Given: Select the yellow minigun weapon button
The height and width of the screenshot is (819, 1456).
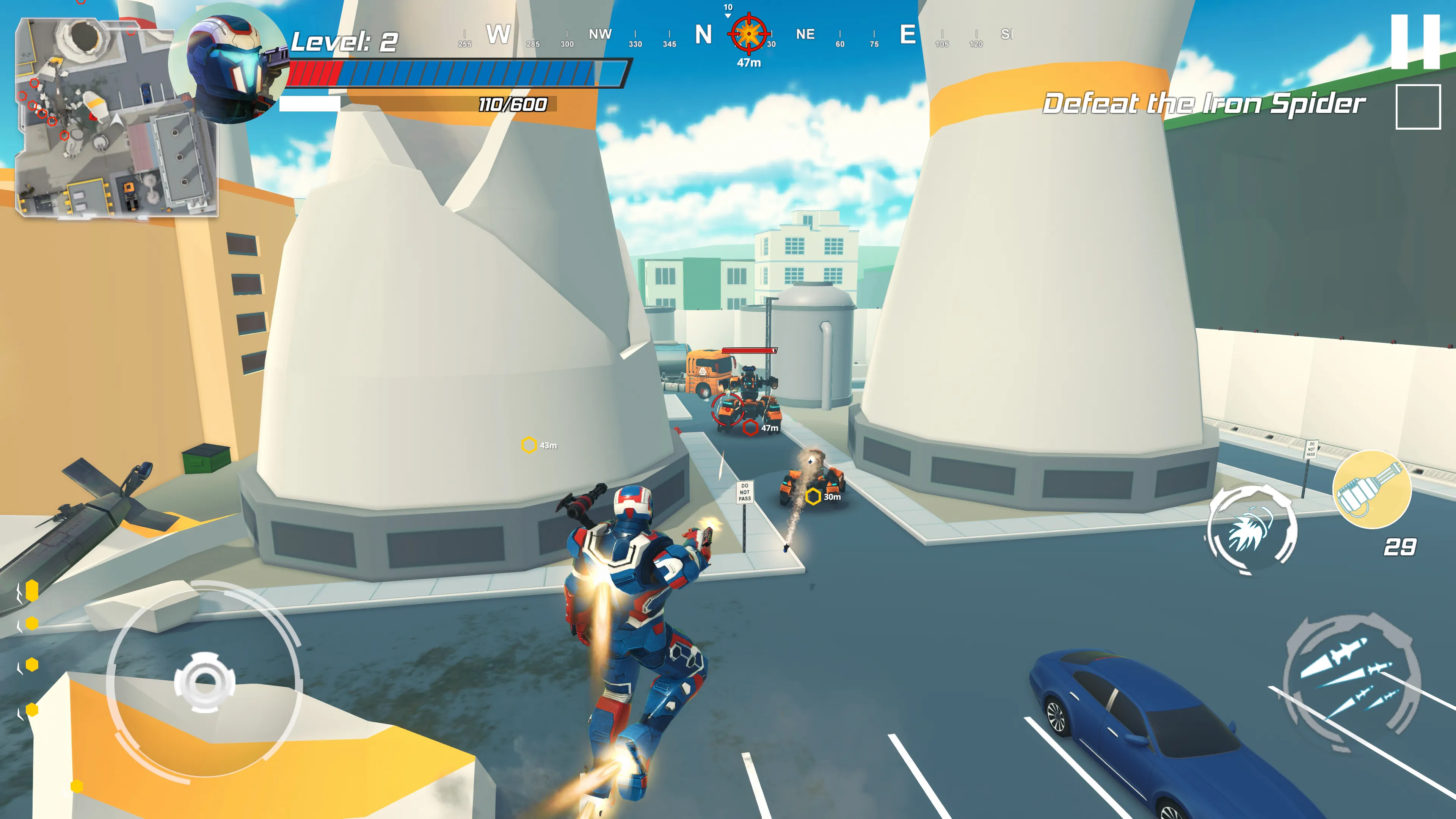Looking at the screenshot, I should (x=1372, y=490).
